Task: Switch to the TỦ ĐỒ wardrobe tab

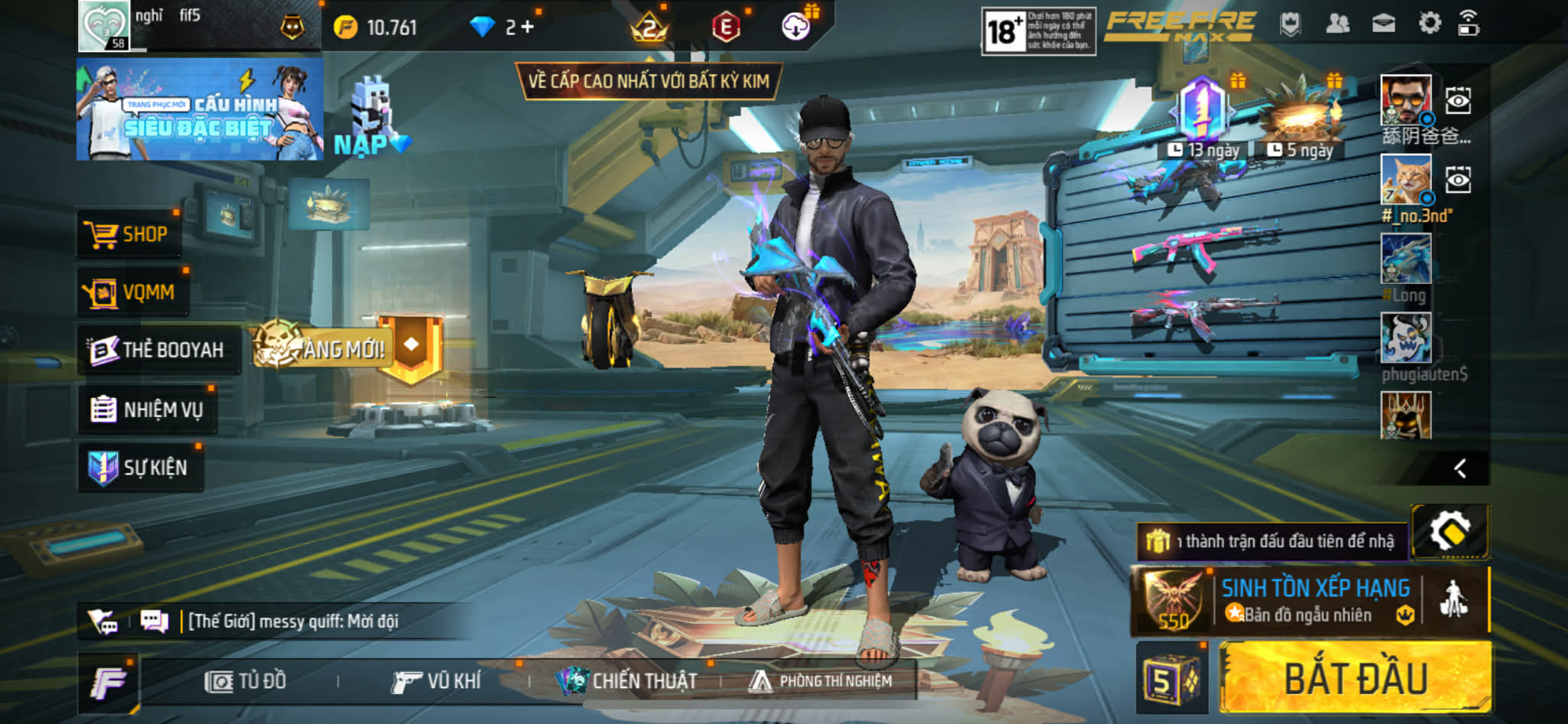Action: point(246,681)
